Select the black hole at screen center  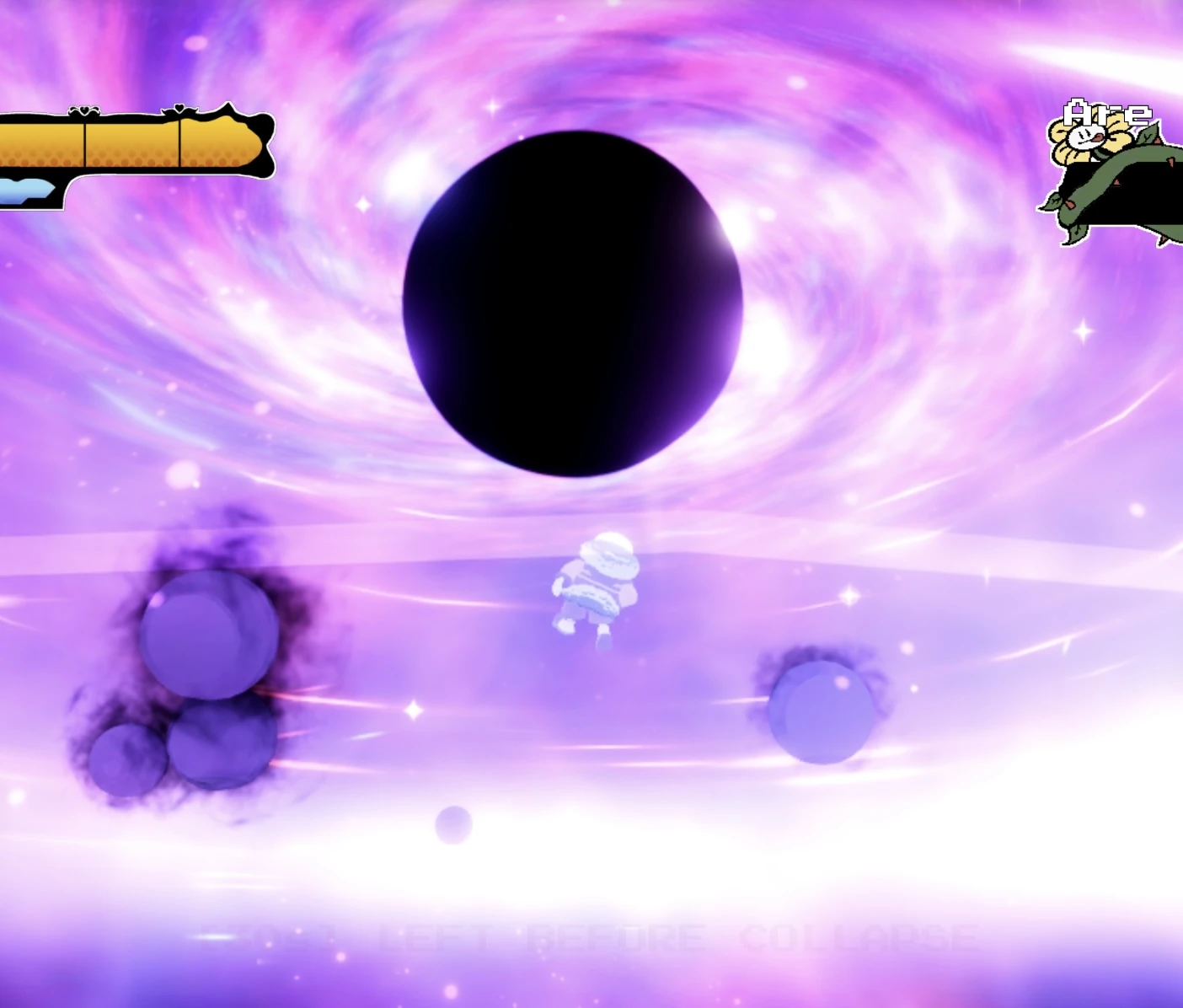click(575, 303)
